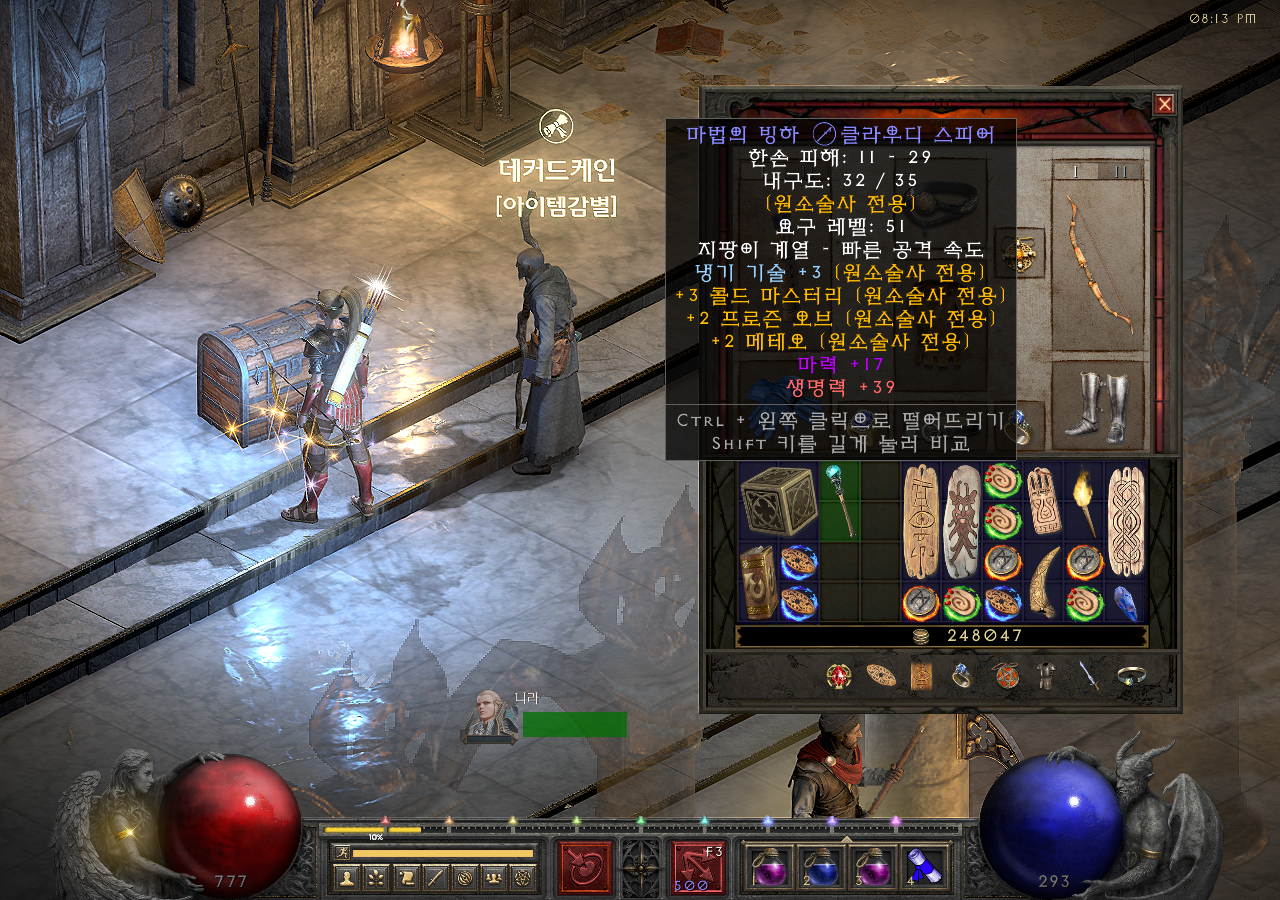The height and width of the screenshot is (900, 1280).
Task: Close the inventory panel
Action: coord(1164,104)
